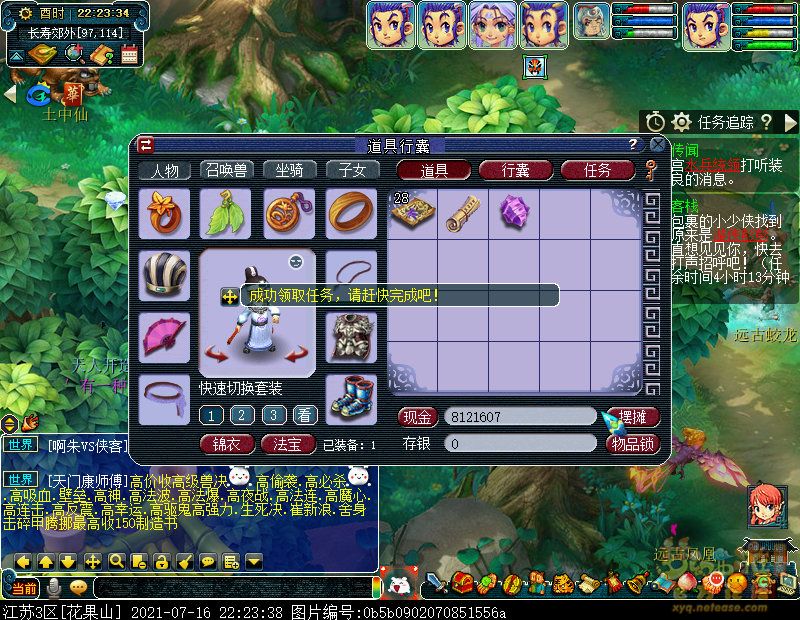Select the purple crystal item in inventory

point(514,213)
